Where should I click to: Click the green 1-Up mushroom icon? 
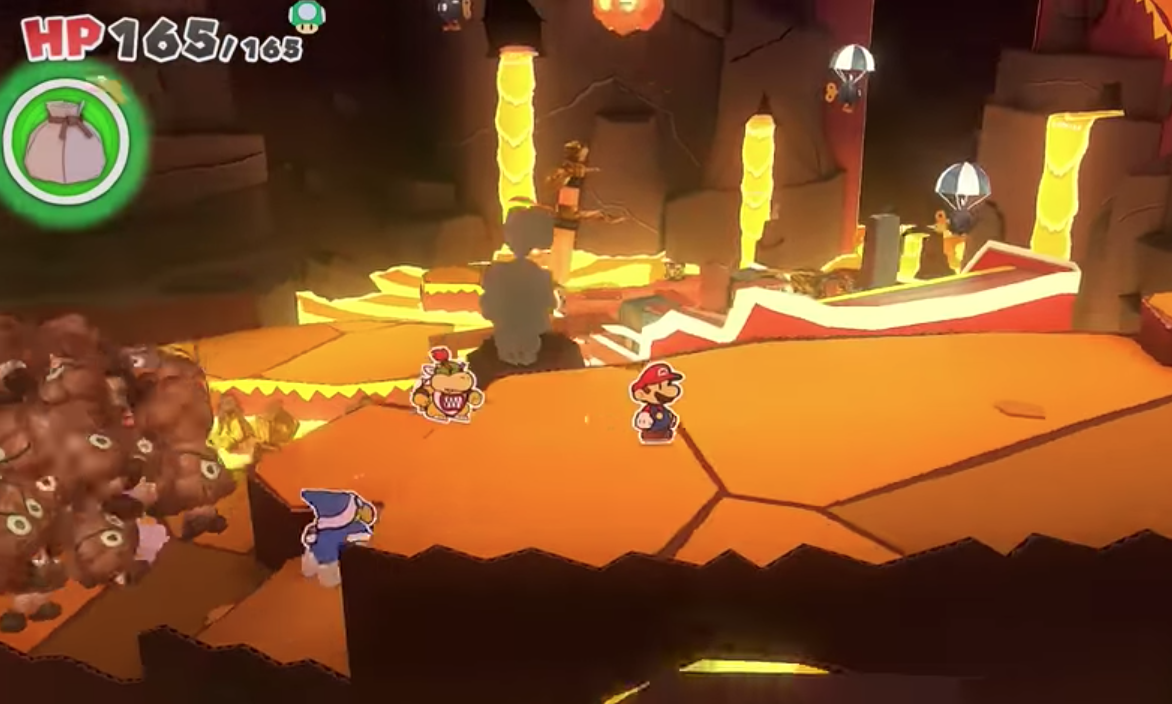pos(307,16)
